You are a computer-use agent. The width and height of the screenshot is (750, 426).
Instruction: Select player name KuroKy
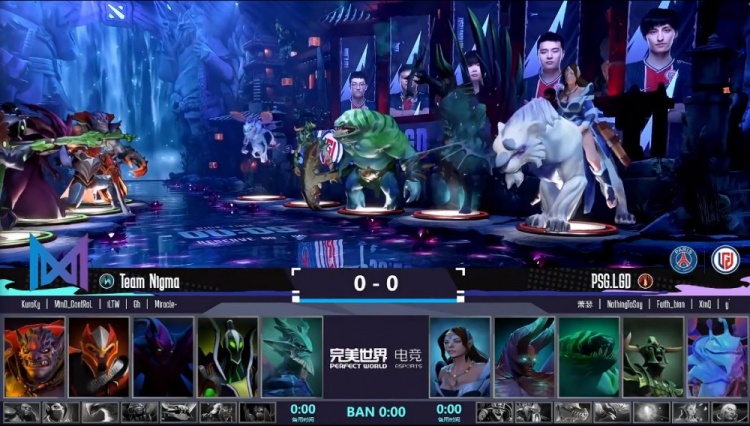[34, 303]
